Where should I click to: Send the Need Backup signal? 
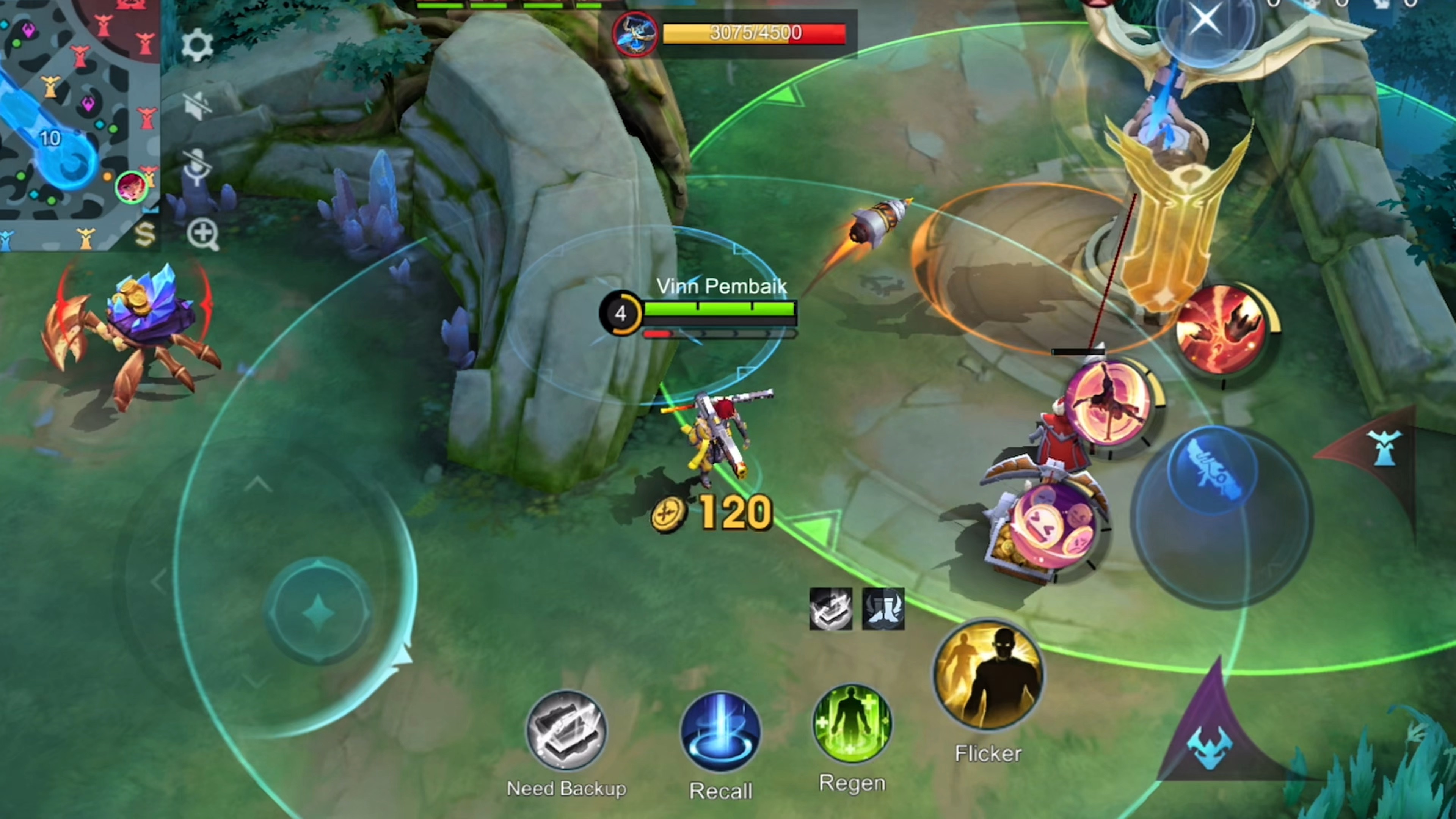pos(566,731)
